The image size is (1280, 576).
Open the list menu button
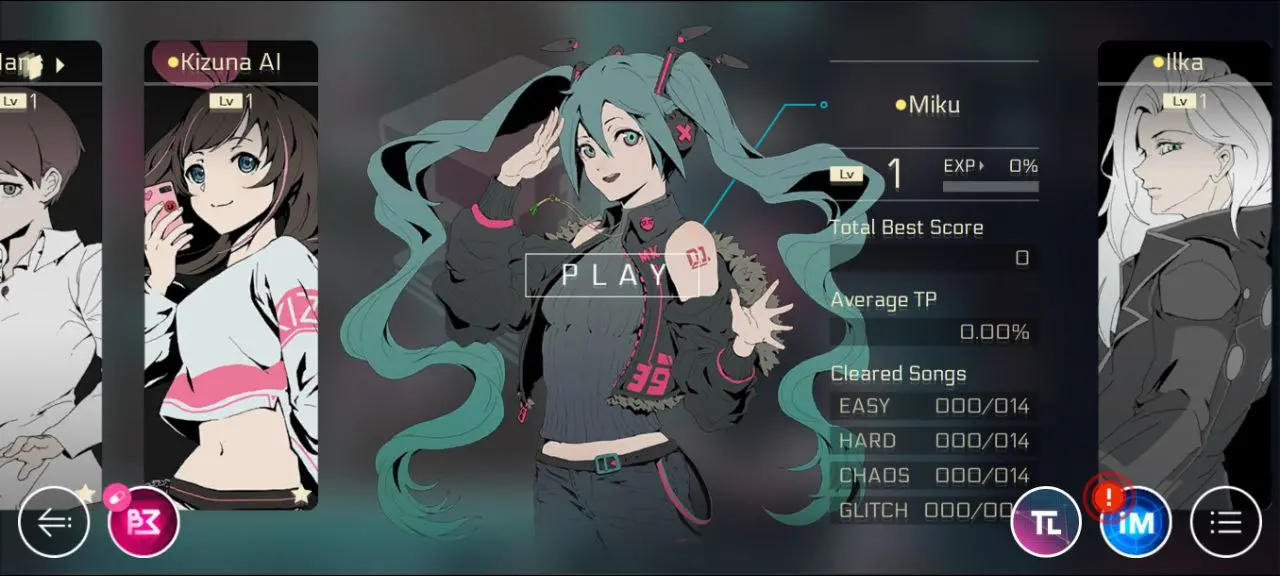coord(1226,521)
